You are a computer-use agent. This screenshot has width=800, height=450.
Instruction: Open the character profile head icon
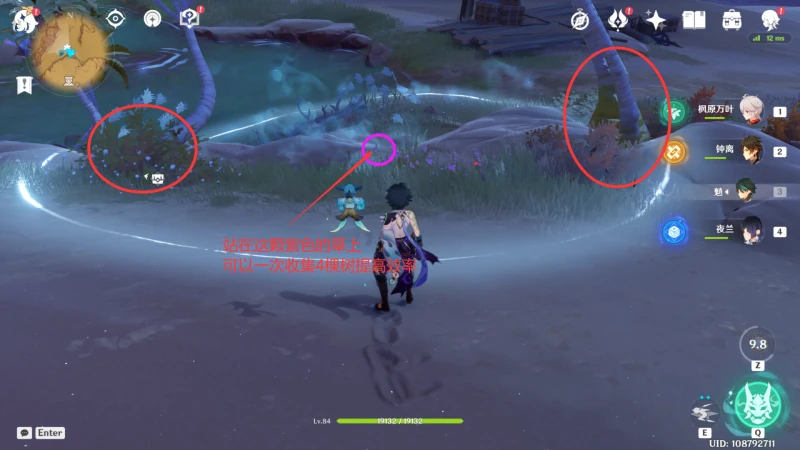(770, 20)
